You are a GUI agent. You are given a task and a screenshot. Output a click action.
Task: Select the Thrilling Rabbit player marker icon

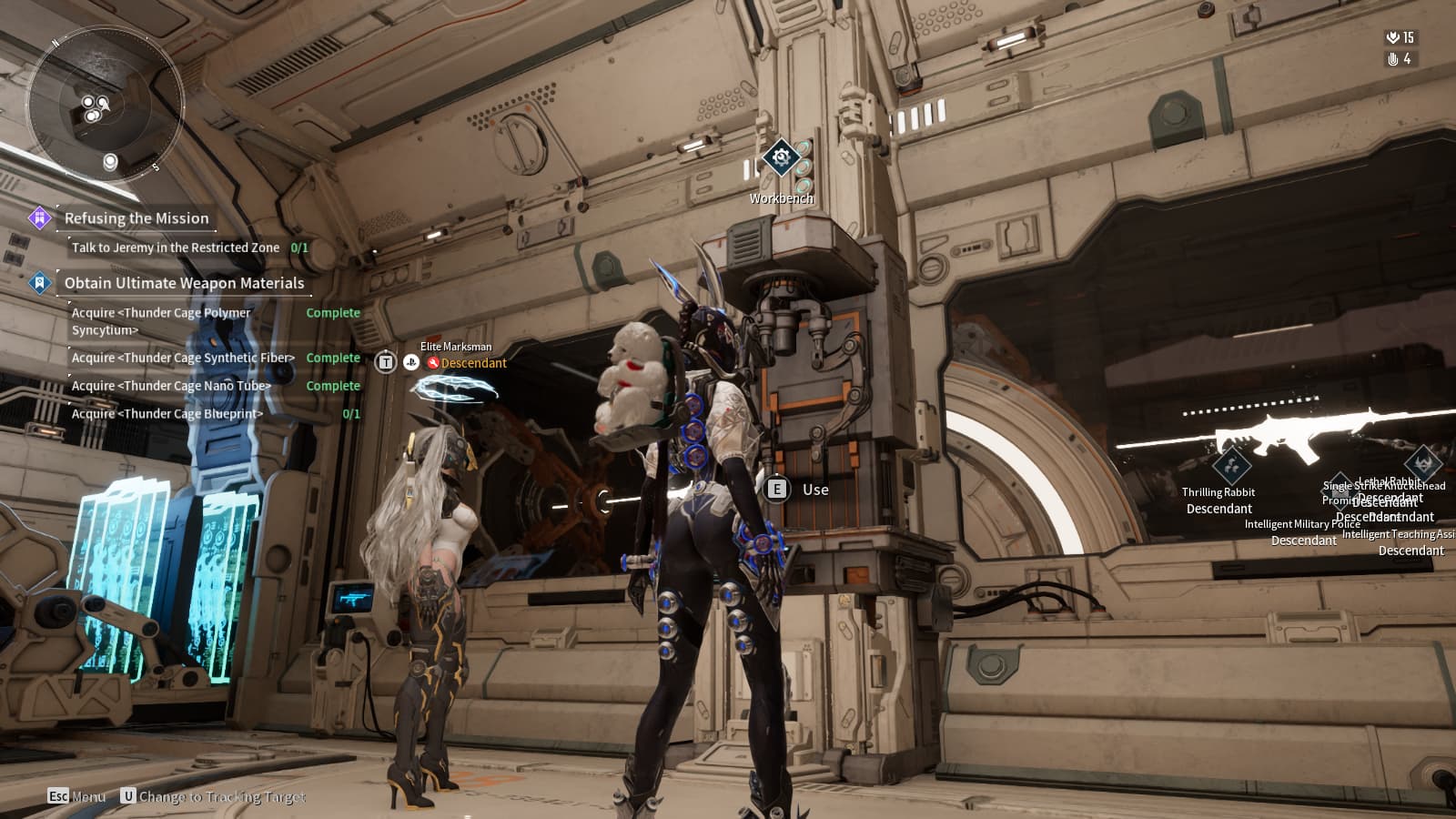click(x=1230, y=465)
